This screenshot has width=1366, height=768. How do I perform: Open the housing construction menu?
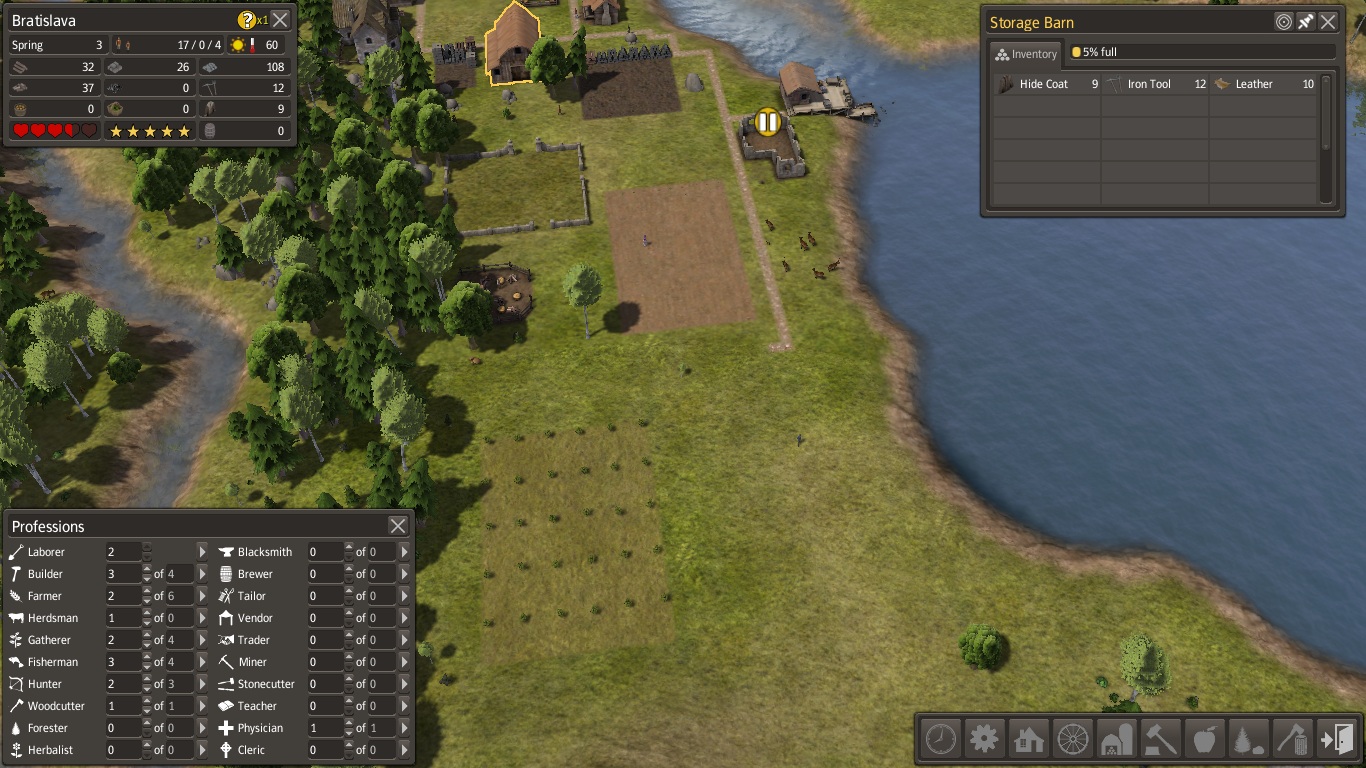[x=1029, y=739]
